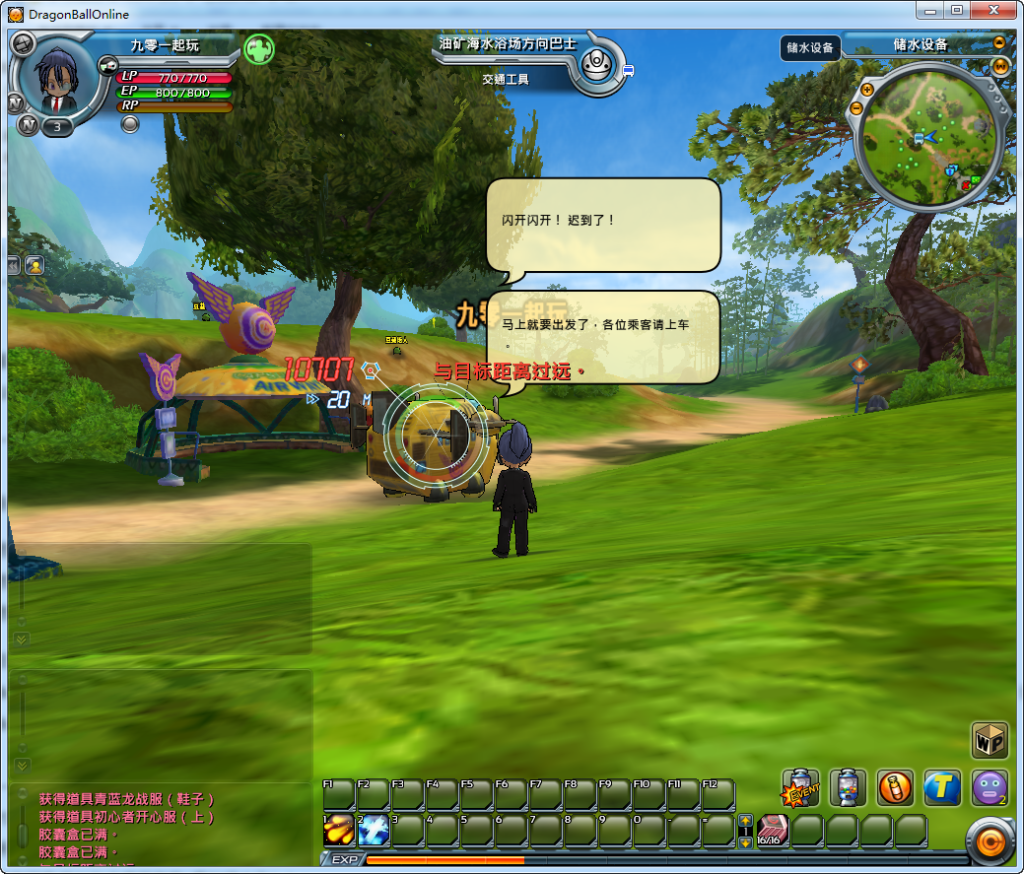Click the circular minimap
Image resolution: width=1024 pixels, height=874 pixels.
pos(927,138)
